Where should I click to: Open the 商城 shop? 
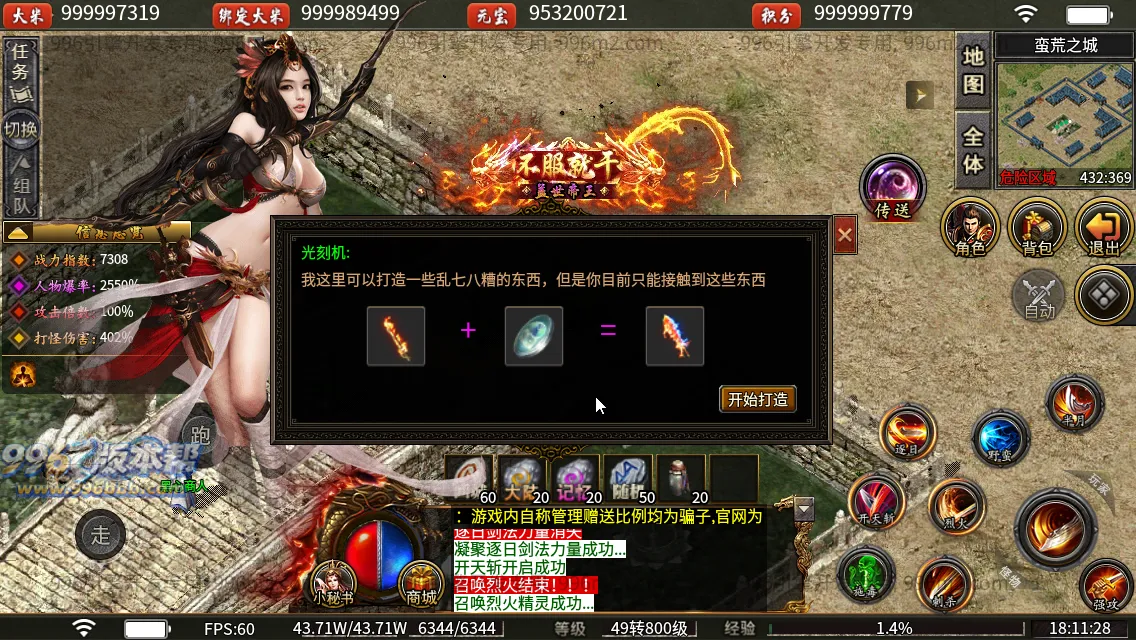coord(421,582)
